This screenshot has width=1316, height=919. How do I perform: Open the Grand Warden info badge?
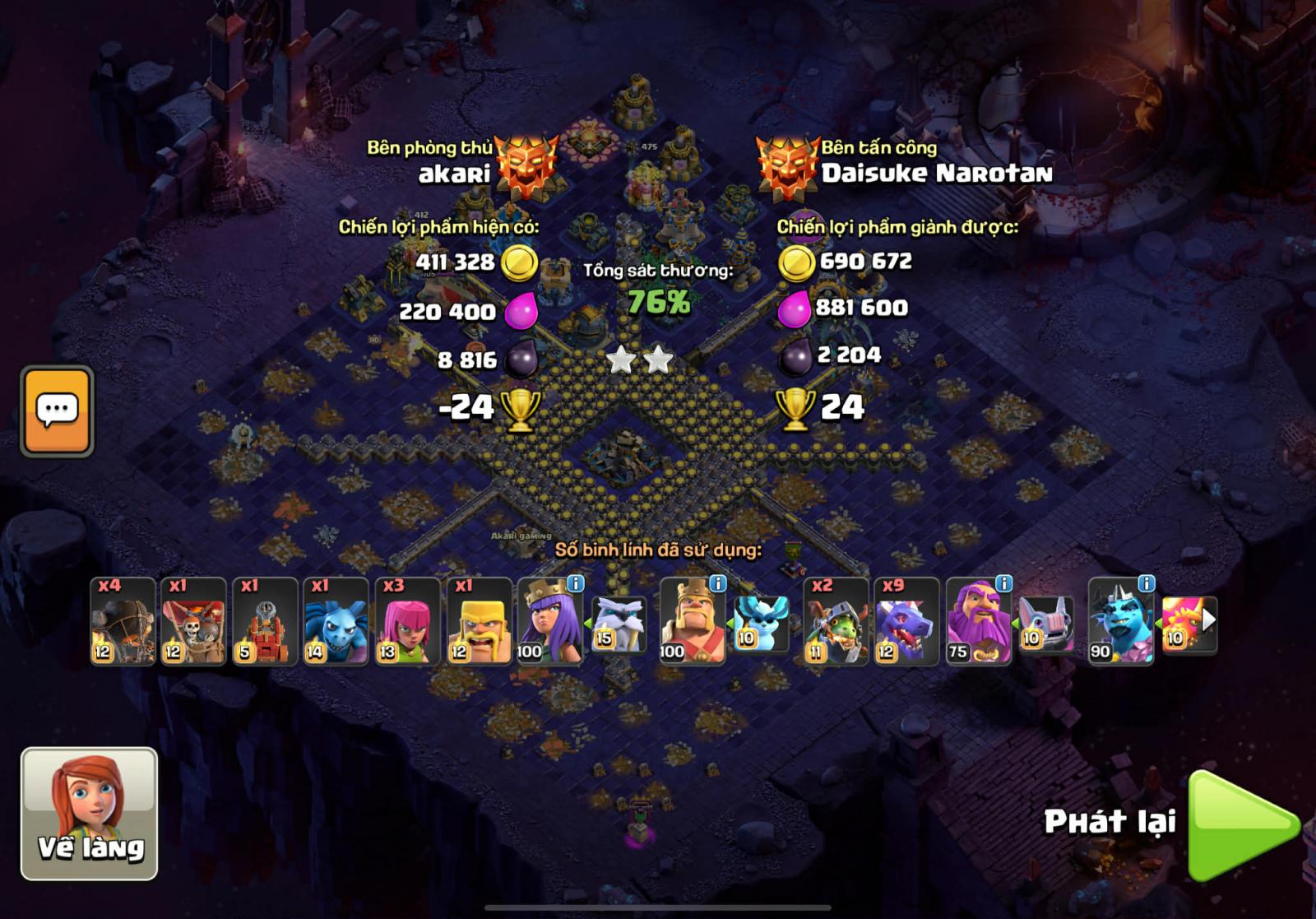(x=1003, y=583)
